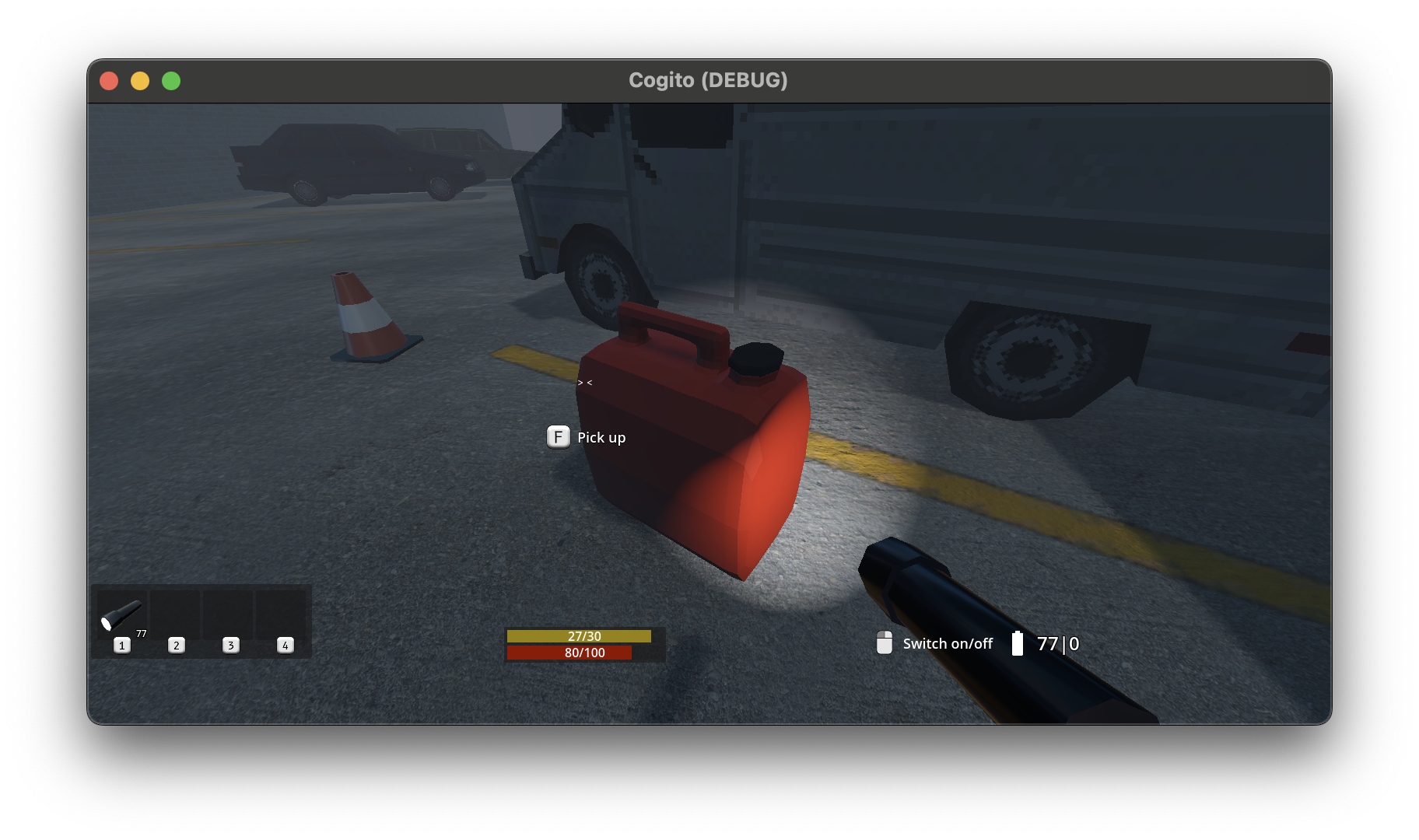Click the F keycap in the pickup prompt
The height and width of the screenshot is (840, 1419).
(558, 437)
